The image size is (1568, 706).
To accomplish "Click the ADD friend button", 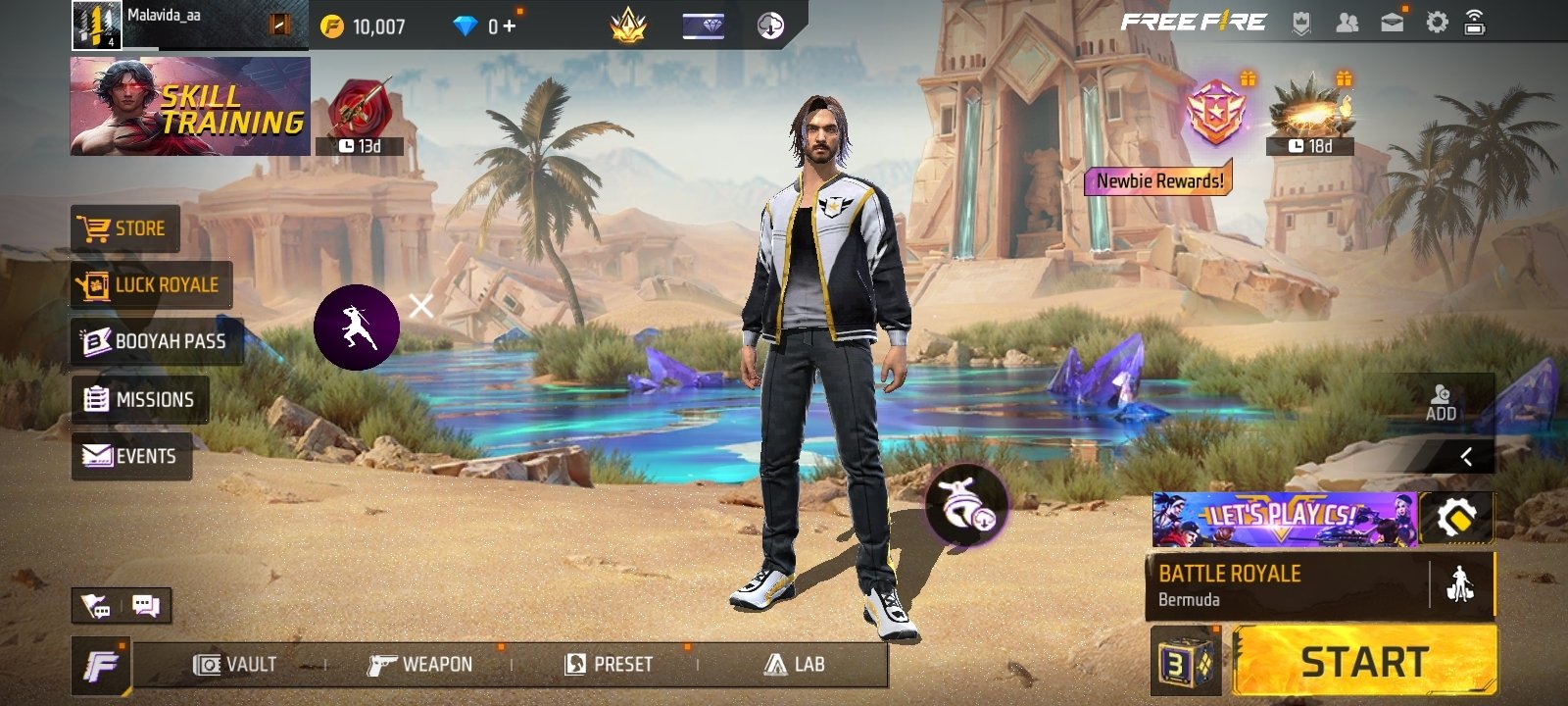I will click(x=1441, y=401).
